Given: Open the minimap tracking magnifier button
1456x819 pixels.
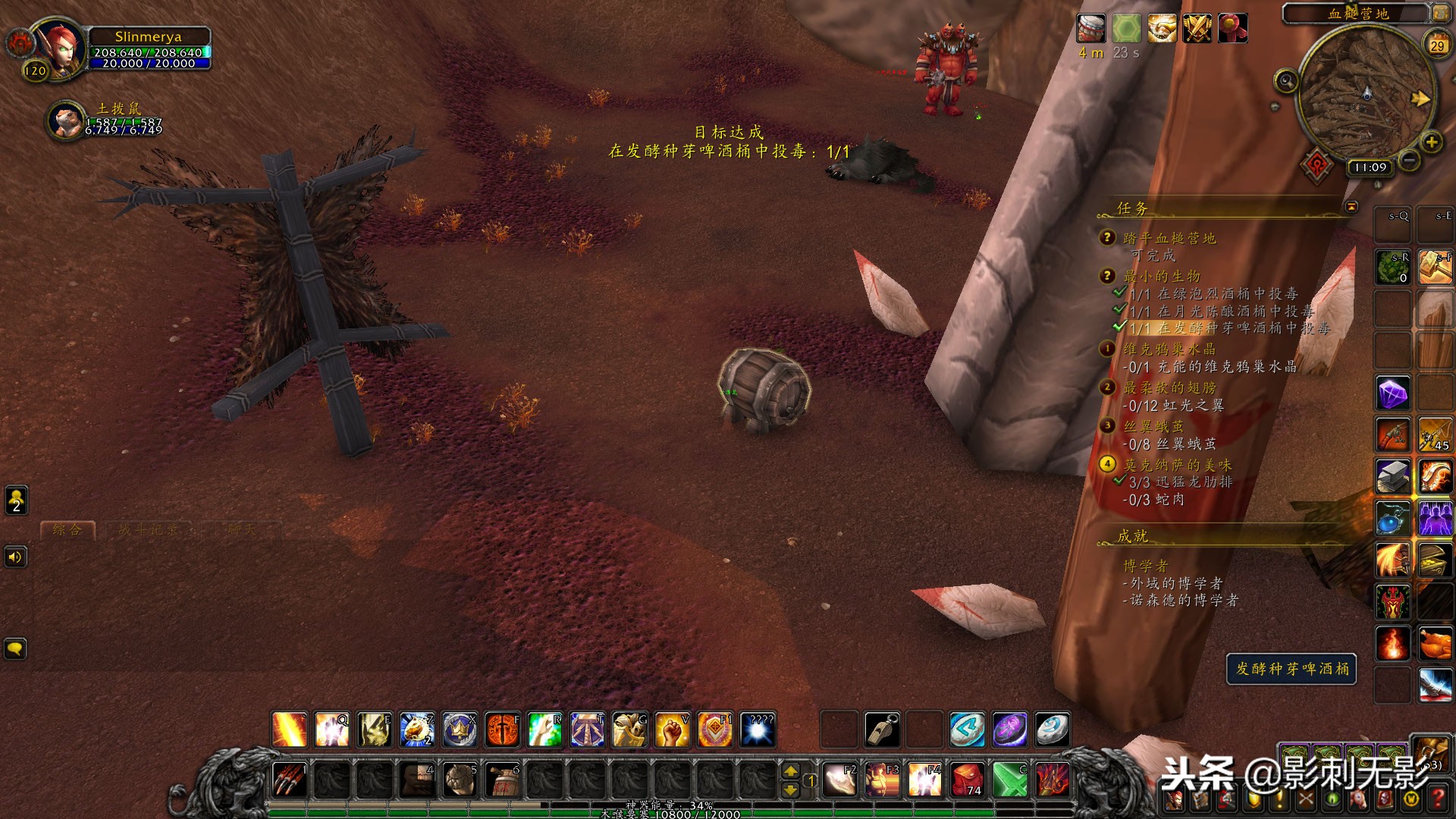Looking at the screenshot, I should tap(1286, 80).
